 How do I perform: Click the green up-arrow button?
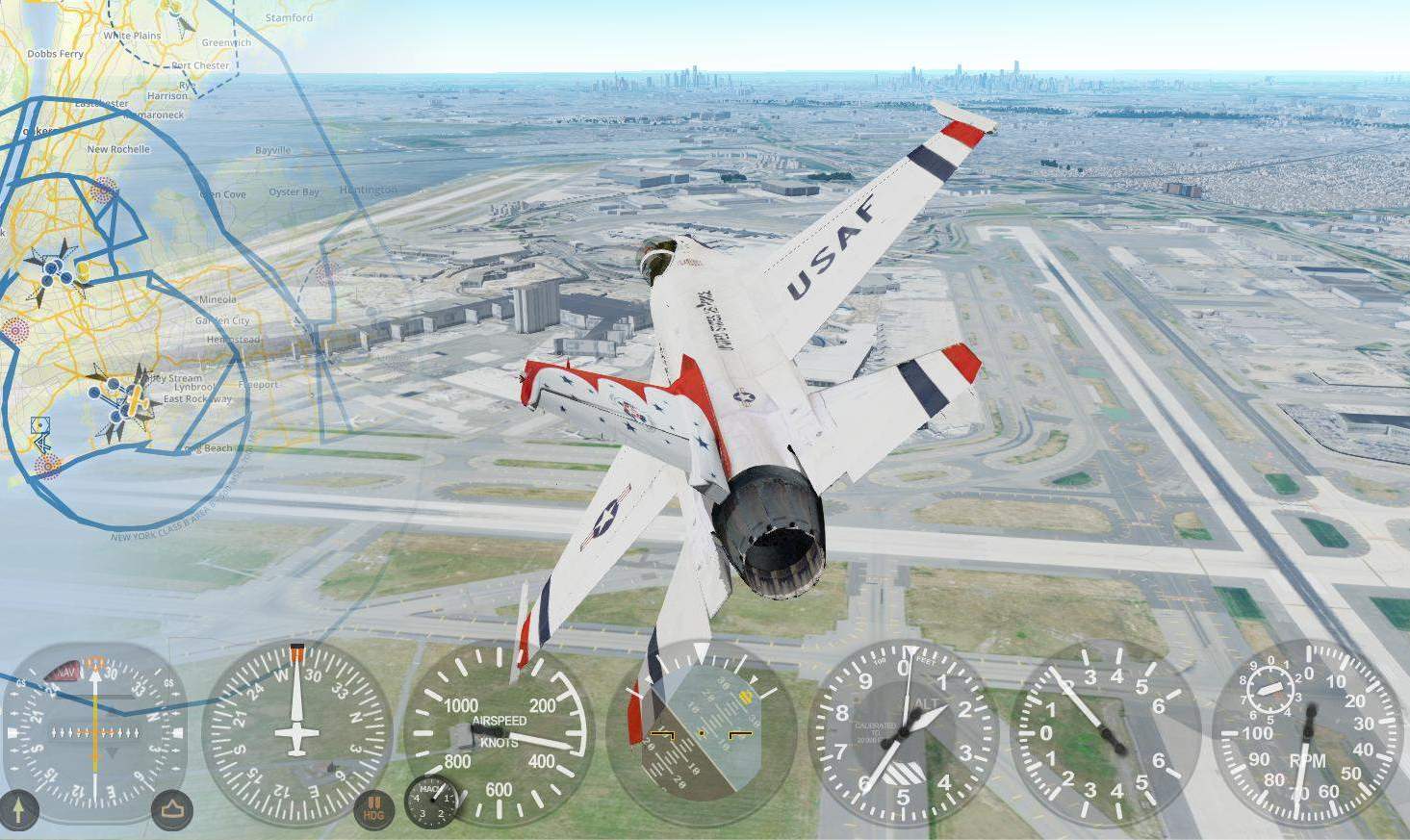click(x=18, y=809)
